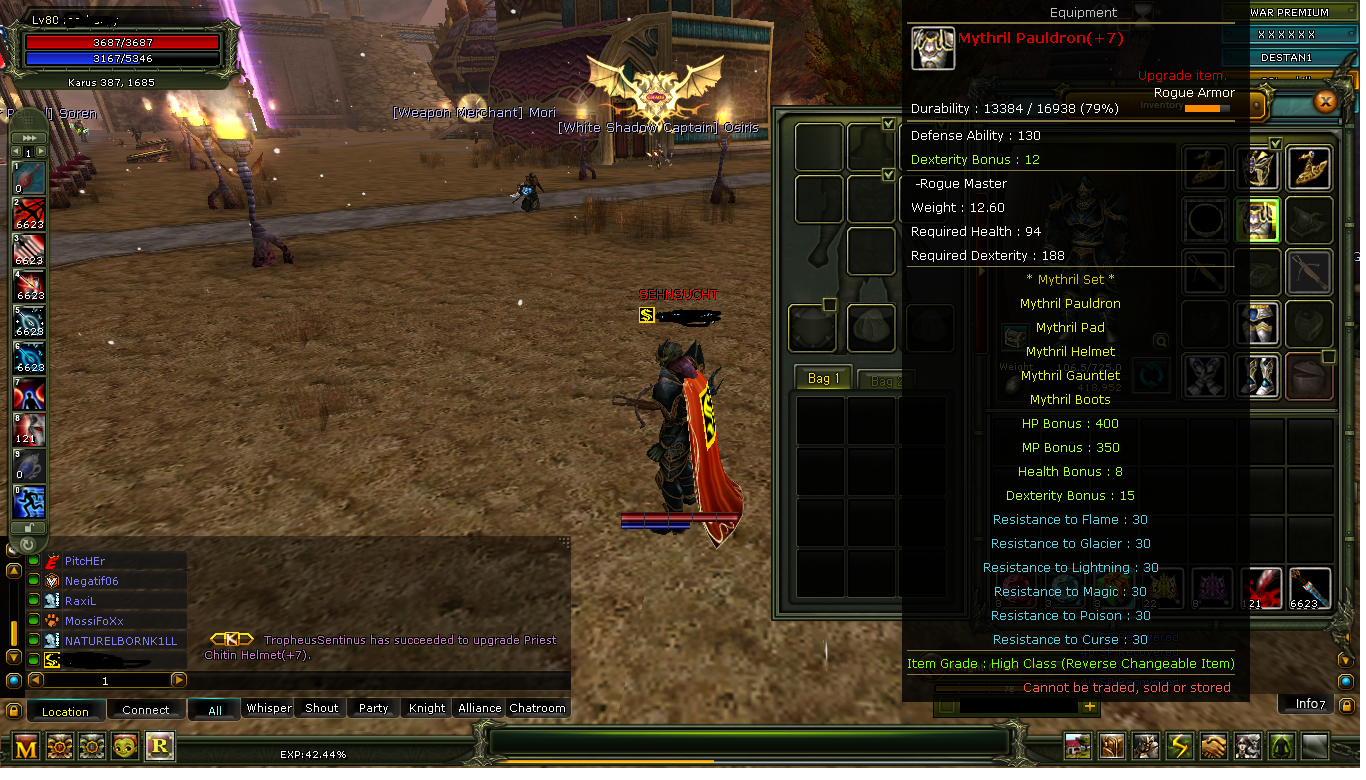The image size is (1366, 780).
Task: Click the magnifier search icon in inventory
Action: (x=1161, y=339)
